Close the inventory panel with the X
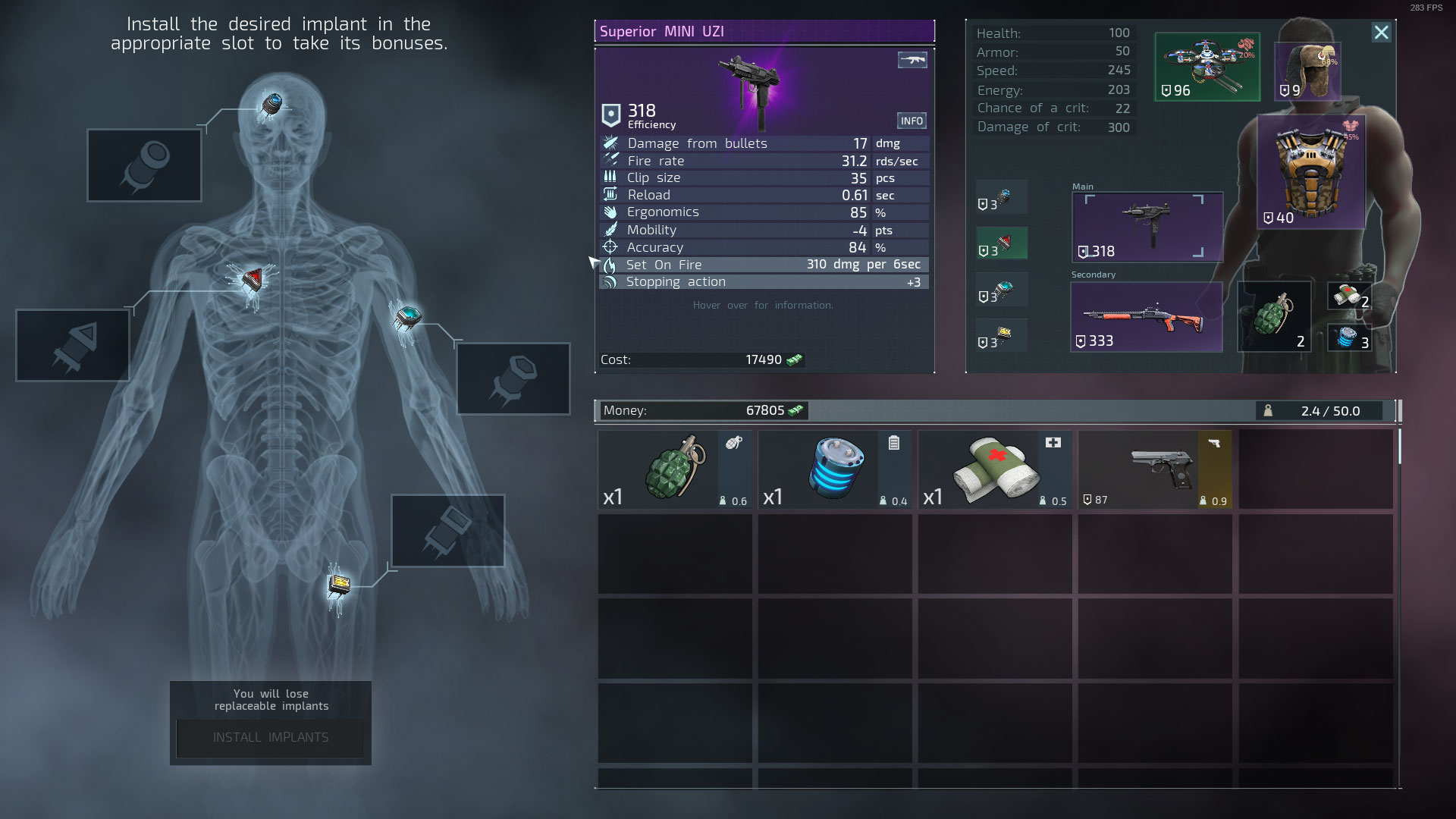This screenshot has height=819, width=1456. (1381, 33)
